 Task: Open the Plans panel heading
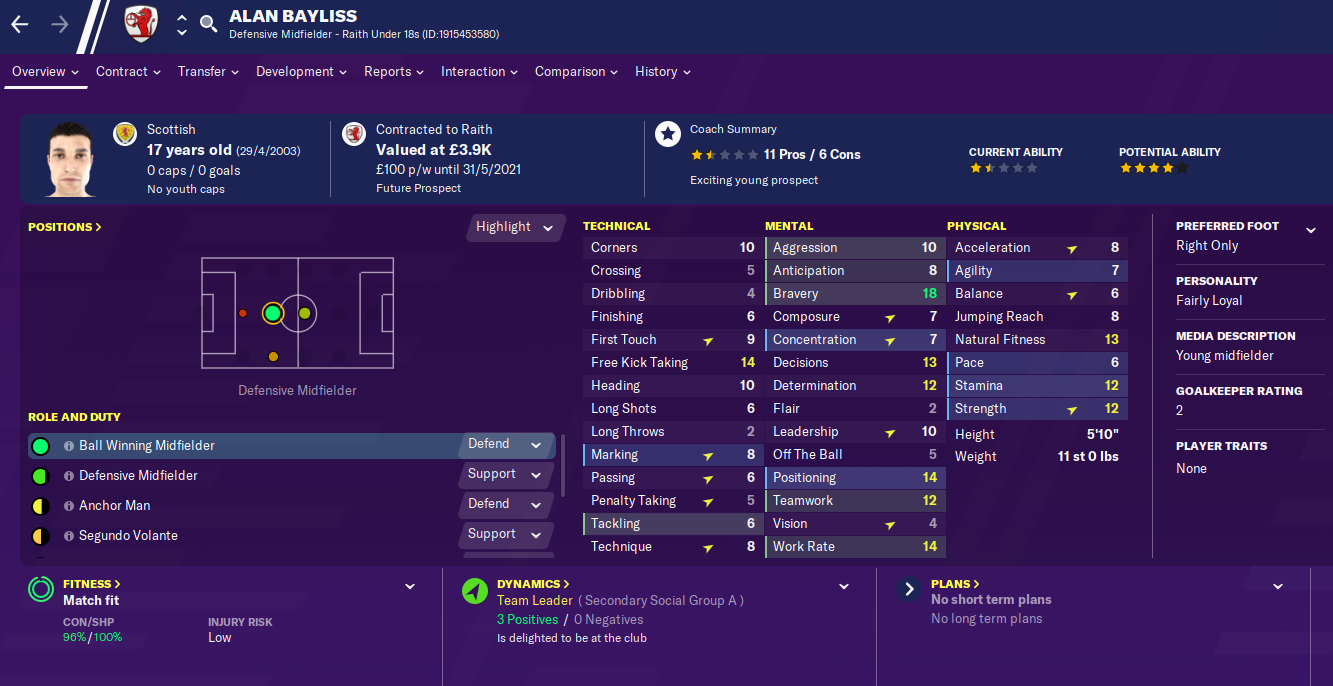click(x=955, y=584)
